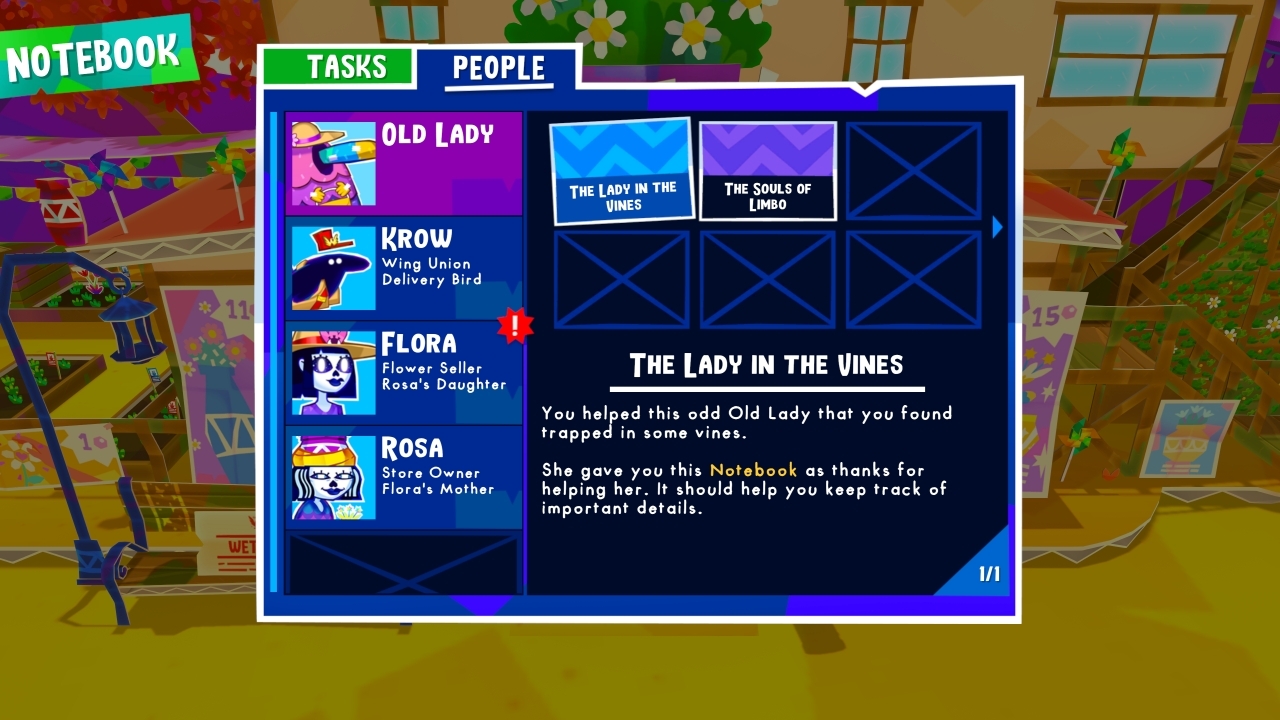
Task: Click the locked slot below Rosa's entry
Action: [x=403, y=565]
